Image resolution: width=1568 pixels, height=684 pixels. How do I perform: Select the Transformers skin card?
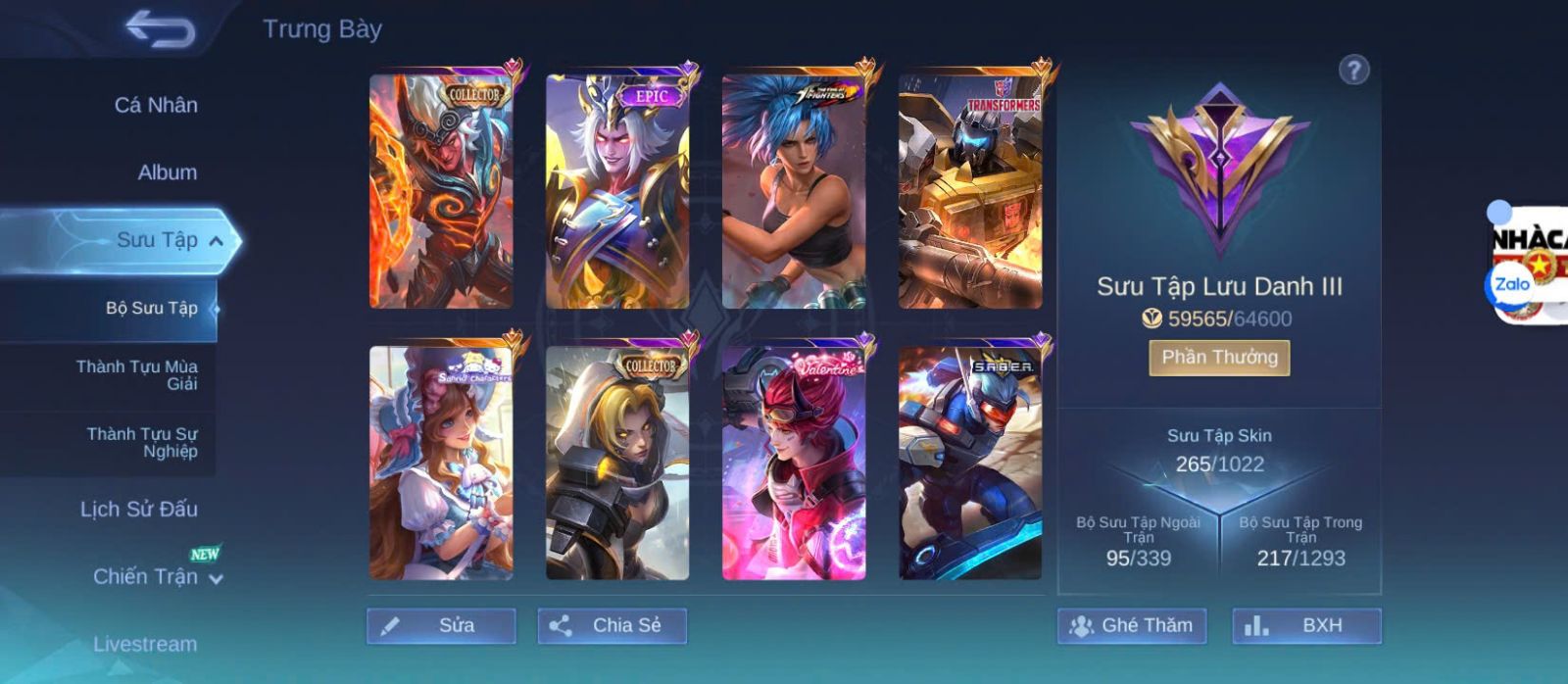(970, 191)
